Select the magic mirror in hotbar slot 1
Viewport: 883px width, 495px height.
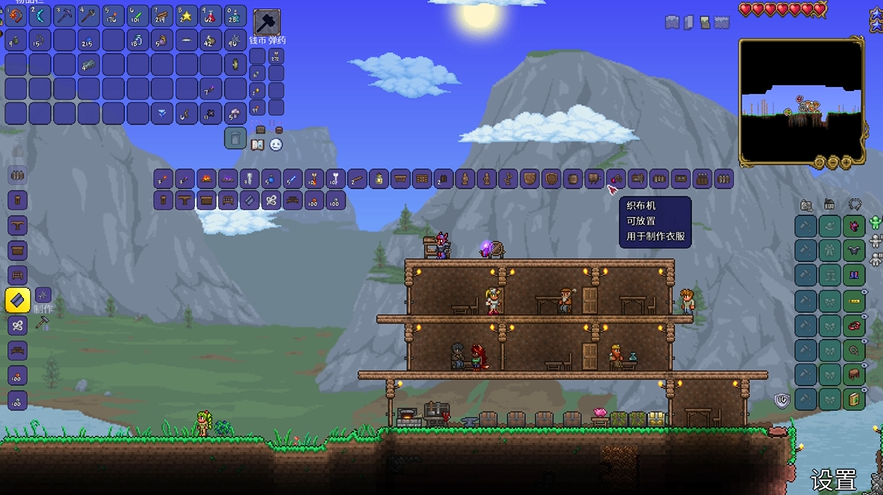pyautogui.click(x=16, y=16)
